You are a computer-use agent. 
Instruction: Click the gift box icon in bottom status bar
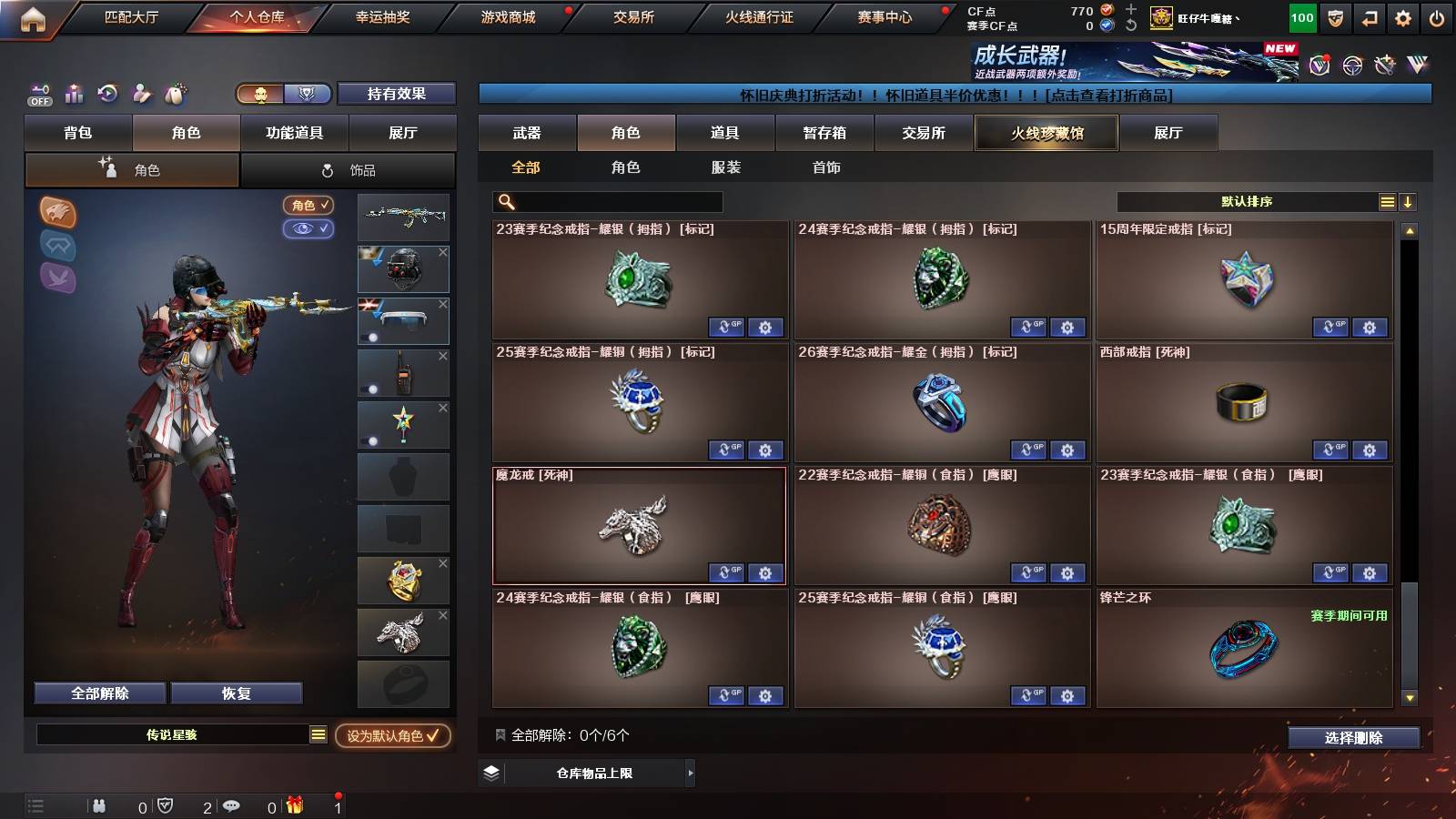pyautogui.click(x=293, y=805)
